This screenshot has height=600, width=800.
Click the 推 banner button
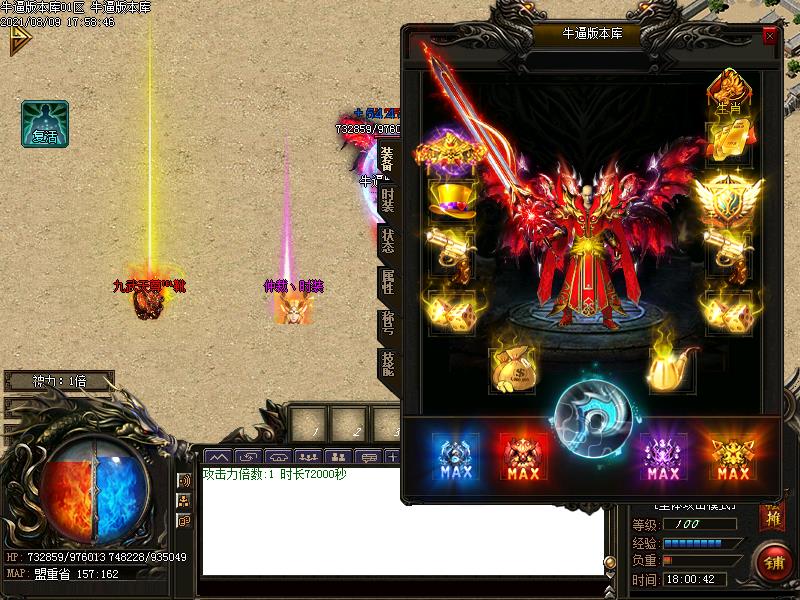point(771,517)
